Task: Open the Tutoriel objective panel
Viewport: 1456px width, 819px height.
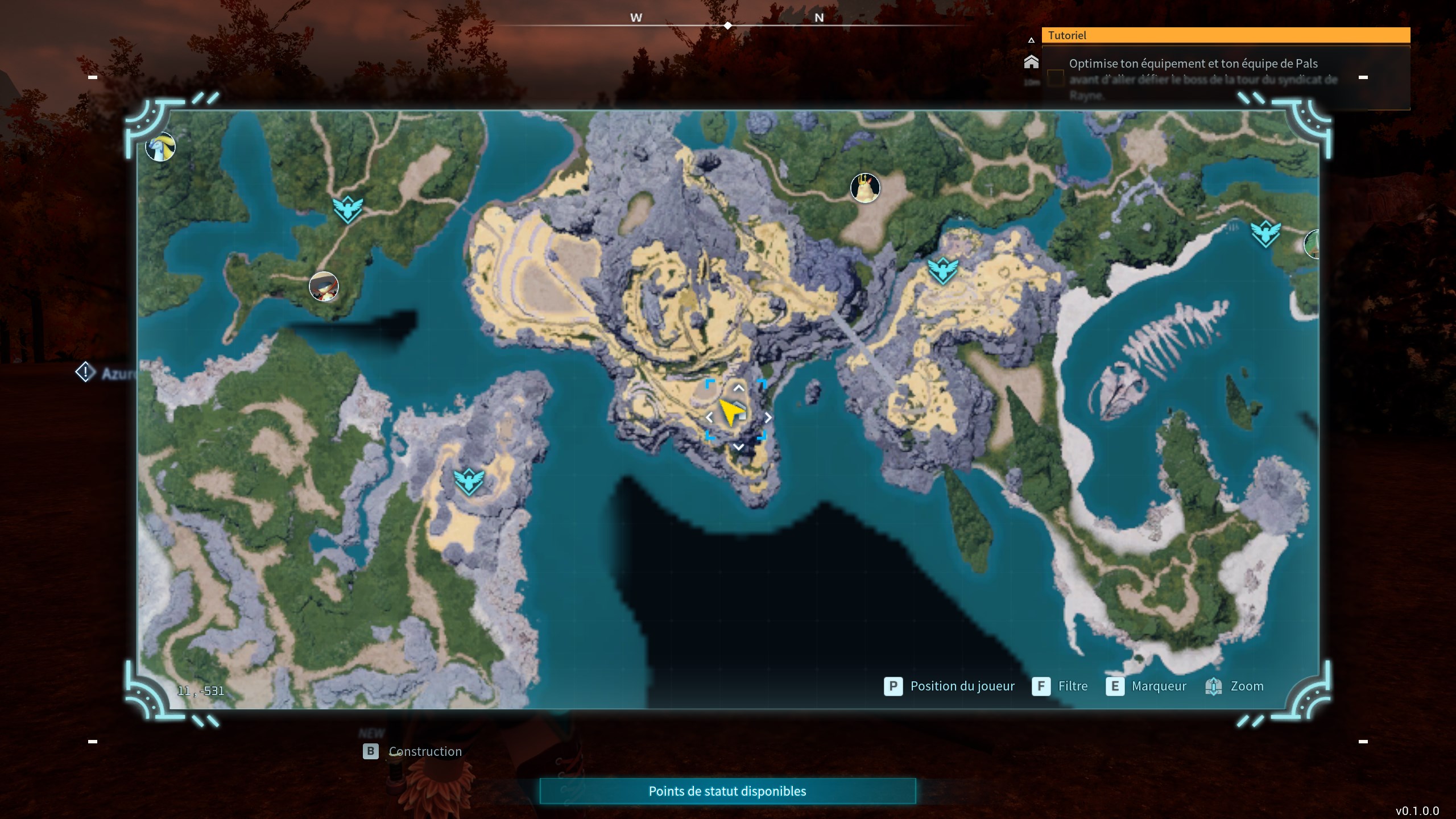Action: click(1225, 35)
